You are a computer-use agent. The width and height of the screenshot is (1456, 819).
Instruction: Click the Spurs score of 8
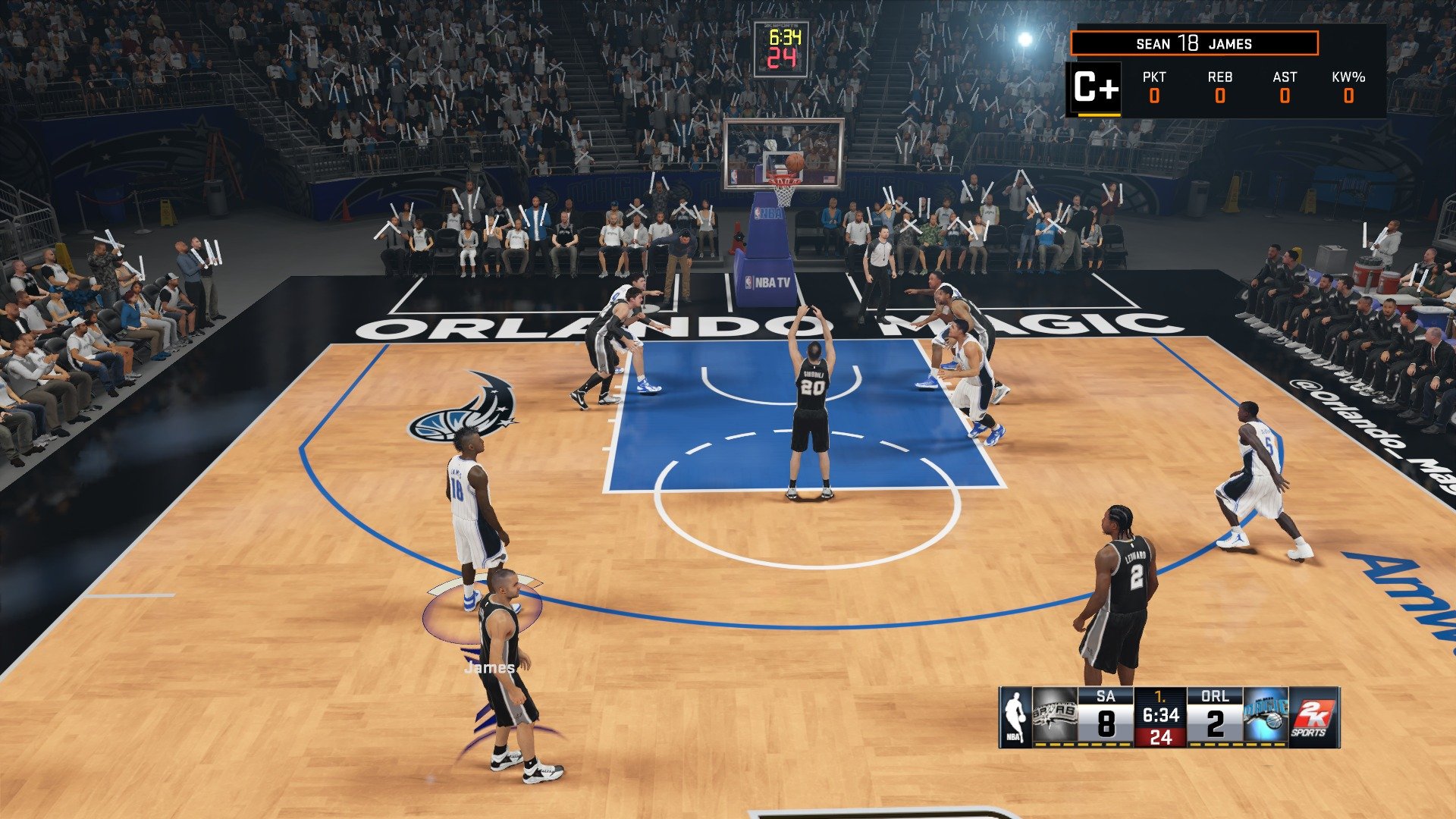[x=1107, y=724]
